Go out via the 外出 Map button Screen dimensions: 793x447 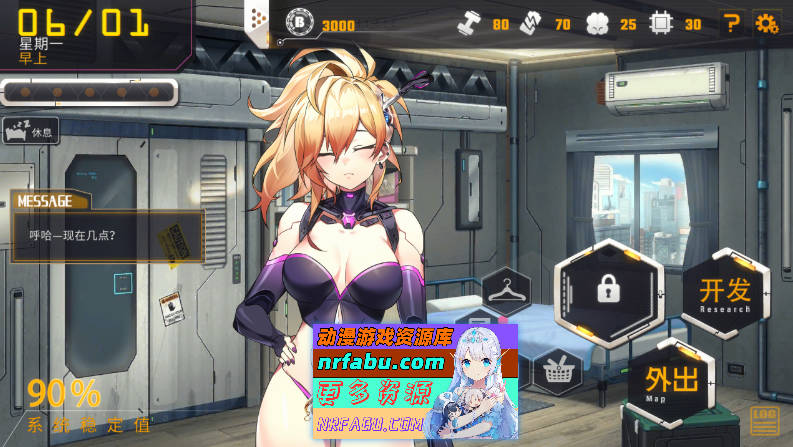coord(671,383)
